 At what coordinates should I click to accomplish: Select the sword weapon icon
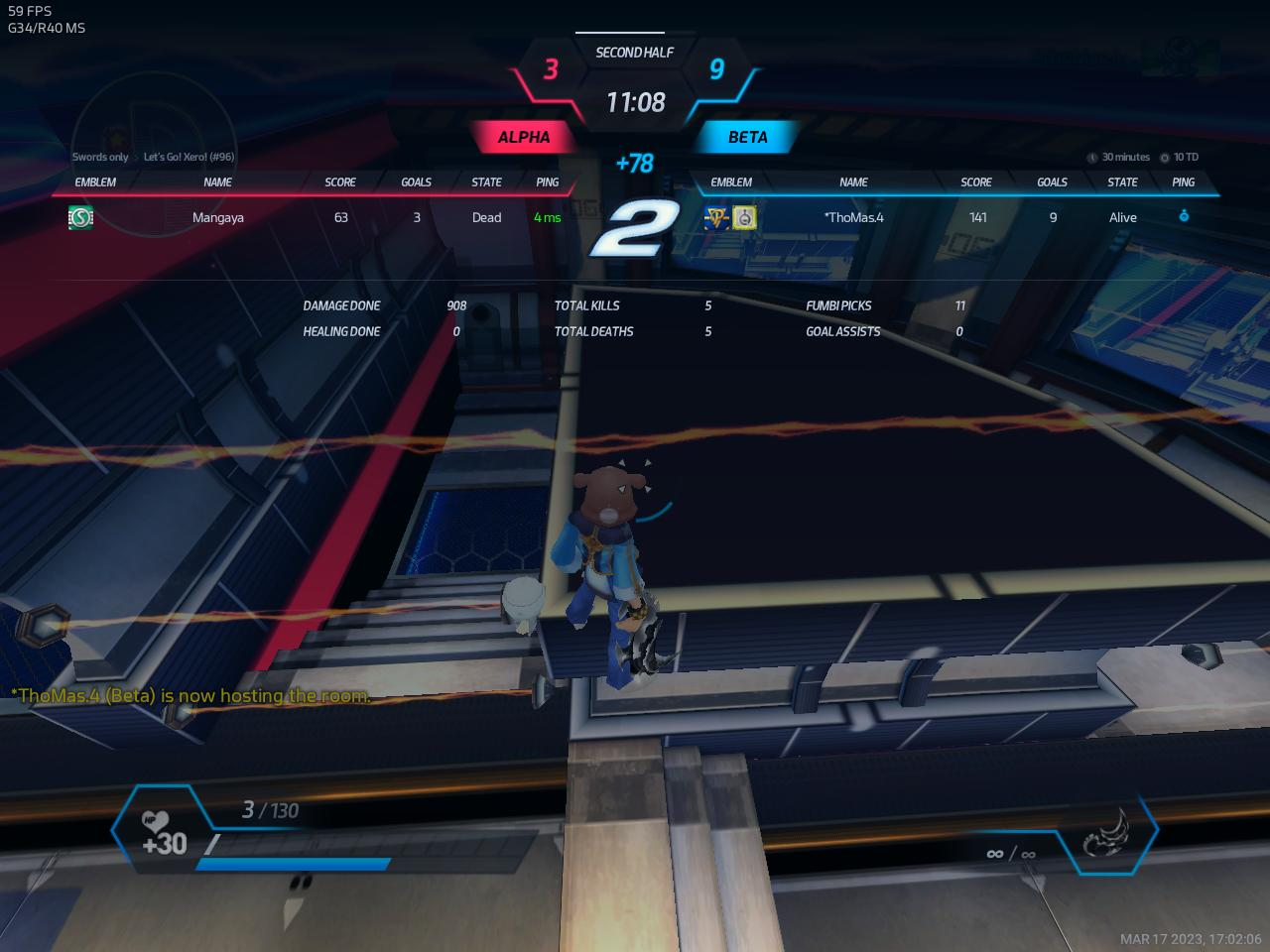(1108, 834)
